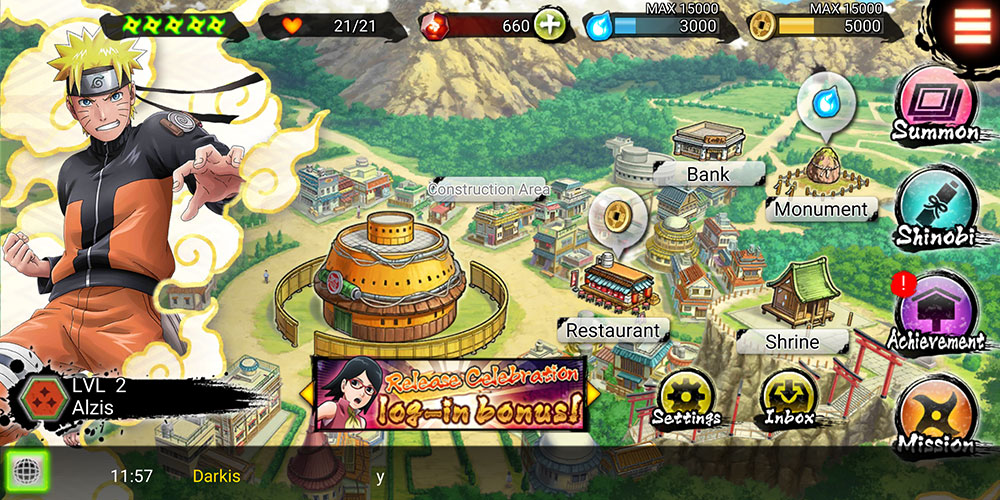Screen dimensions: 1000x500
Task: Collect the coin bubble above the Restaurant
Action: click(x=616, y=216)
